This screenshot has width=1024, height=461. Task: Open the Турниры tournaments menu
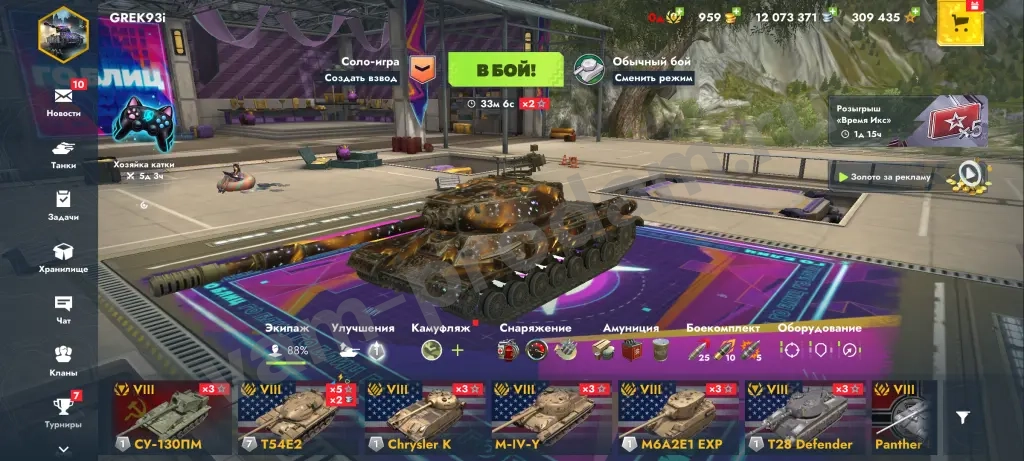point(63,411)
